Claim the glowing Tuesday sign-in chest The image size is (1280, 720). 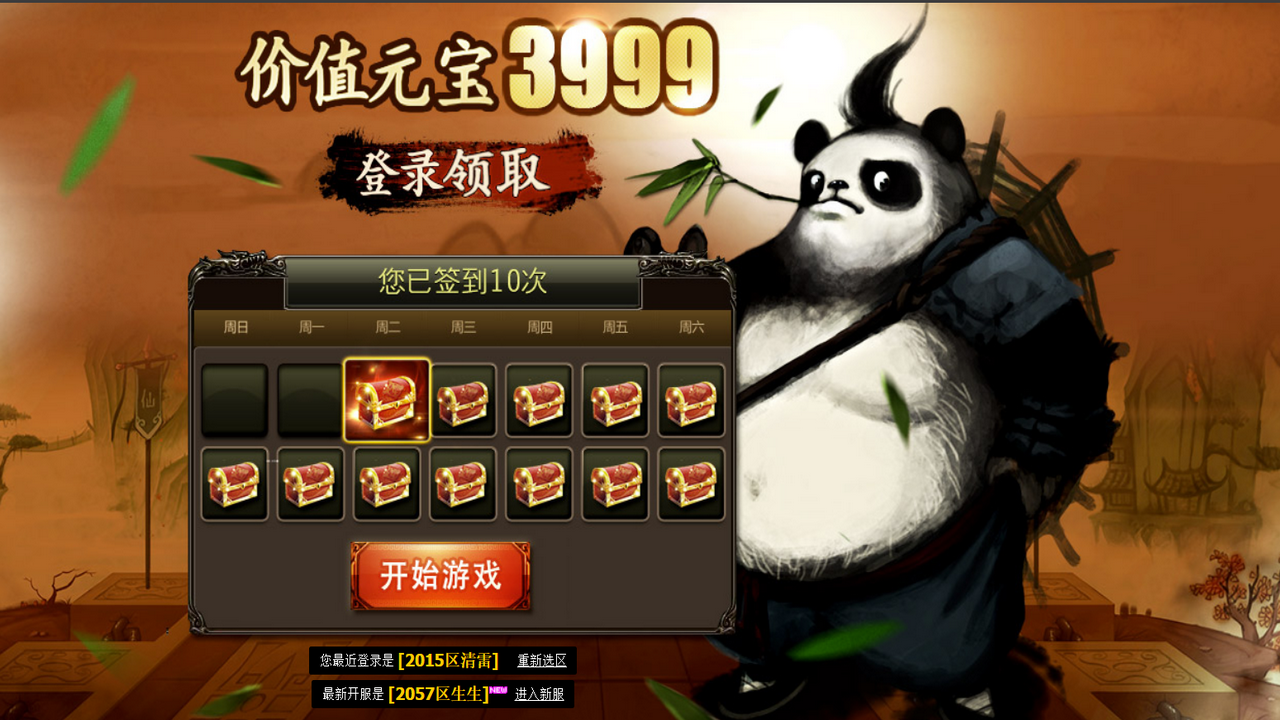coord(388,401)
